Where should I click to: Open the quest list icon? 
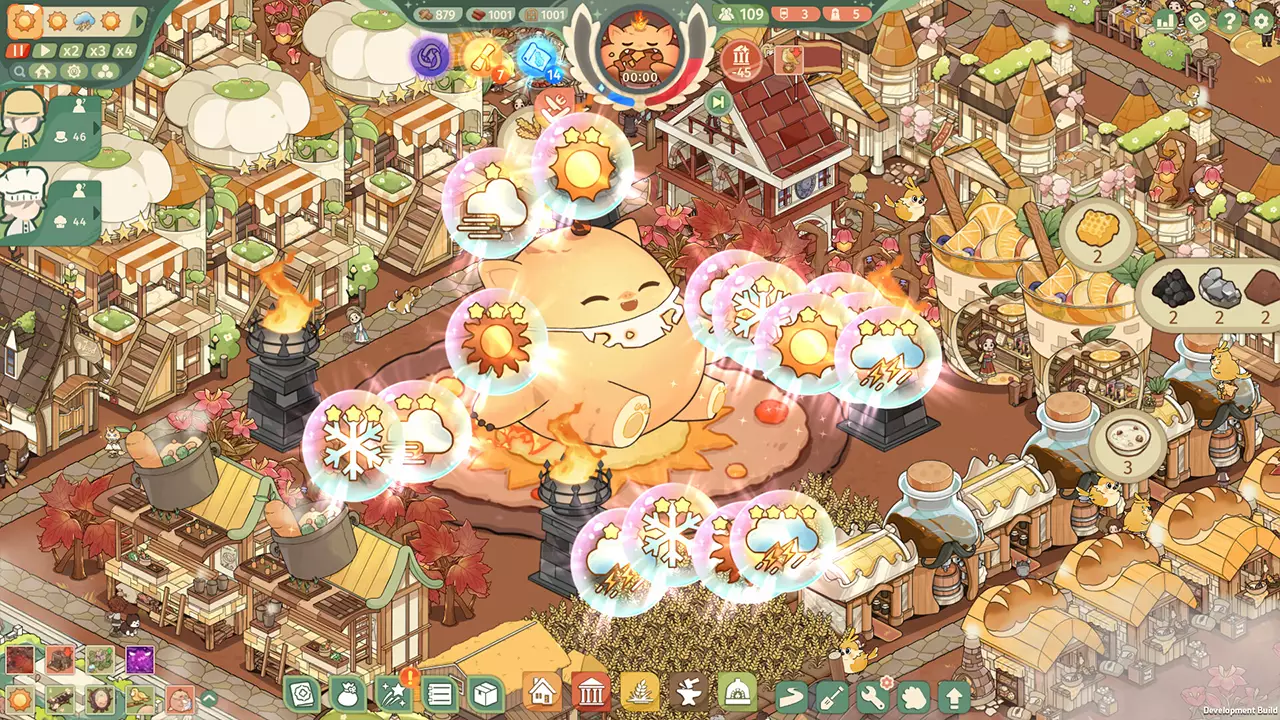[x=439, y=693]
